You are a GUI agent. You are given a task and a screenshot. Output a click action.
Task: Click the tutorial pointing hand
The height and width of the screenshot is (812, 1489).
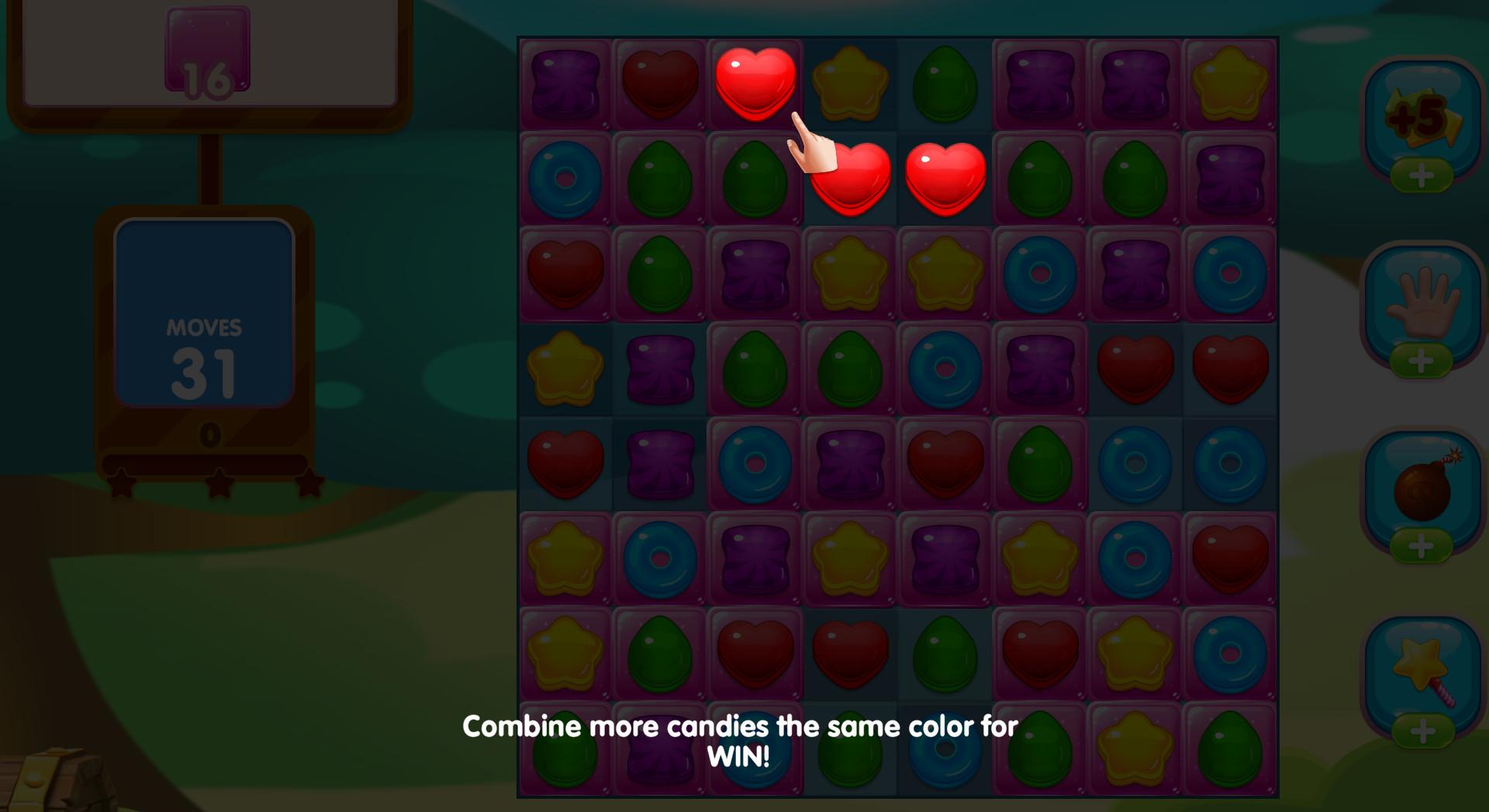pyautogui.click(x=810, y=143)
